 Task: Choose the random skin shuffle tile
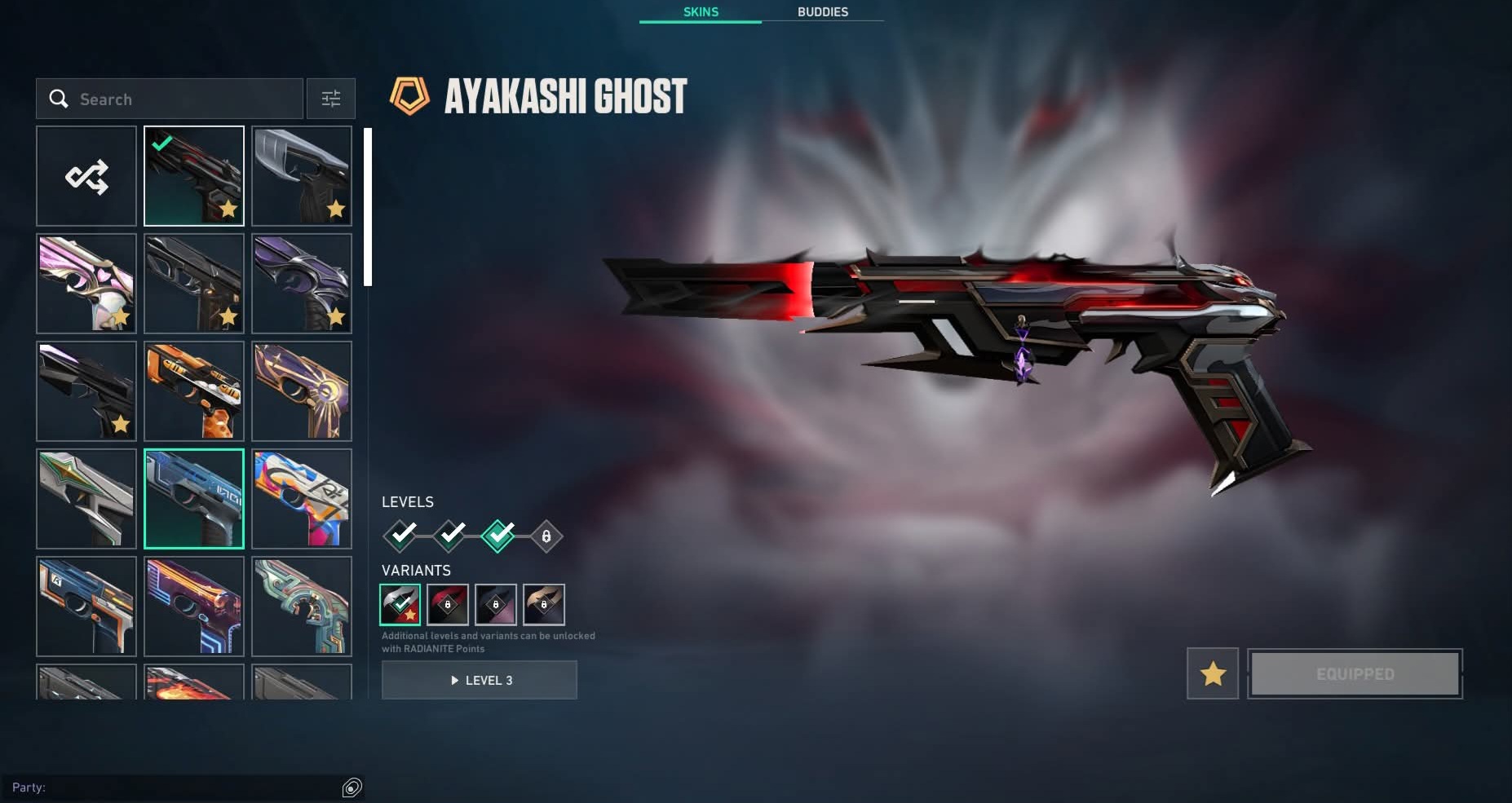[x=86, y=176]
